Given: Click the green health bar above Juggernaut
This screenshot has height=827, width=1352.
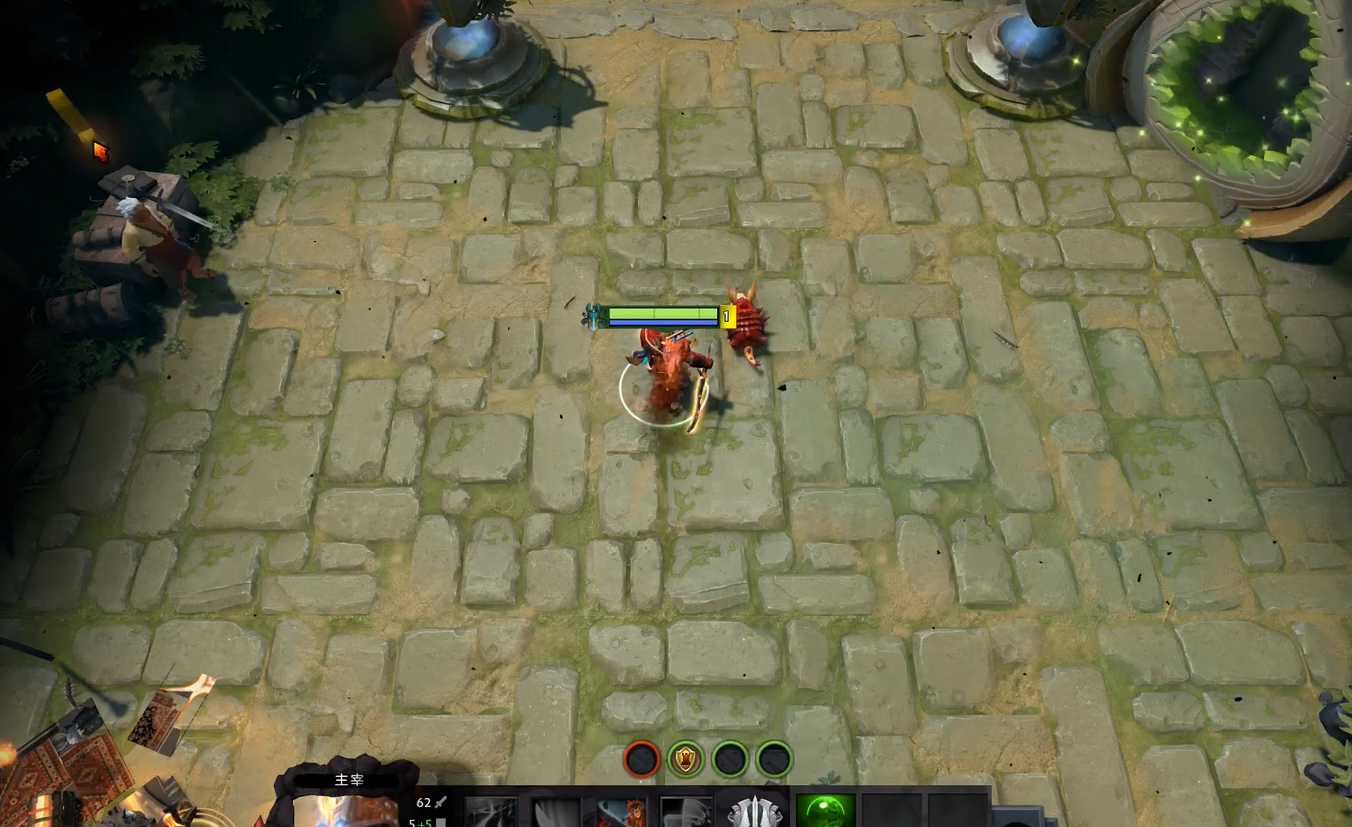Looking at the screenshot, I should pos(662,312).
